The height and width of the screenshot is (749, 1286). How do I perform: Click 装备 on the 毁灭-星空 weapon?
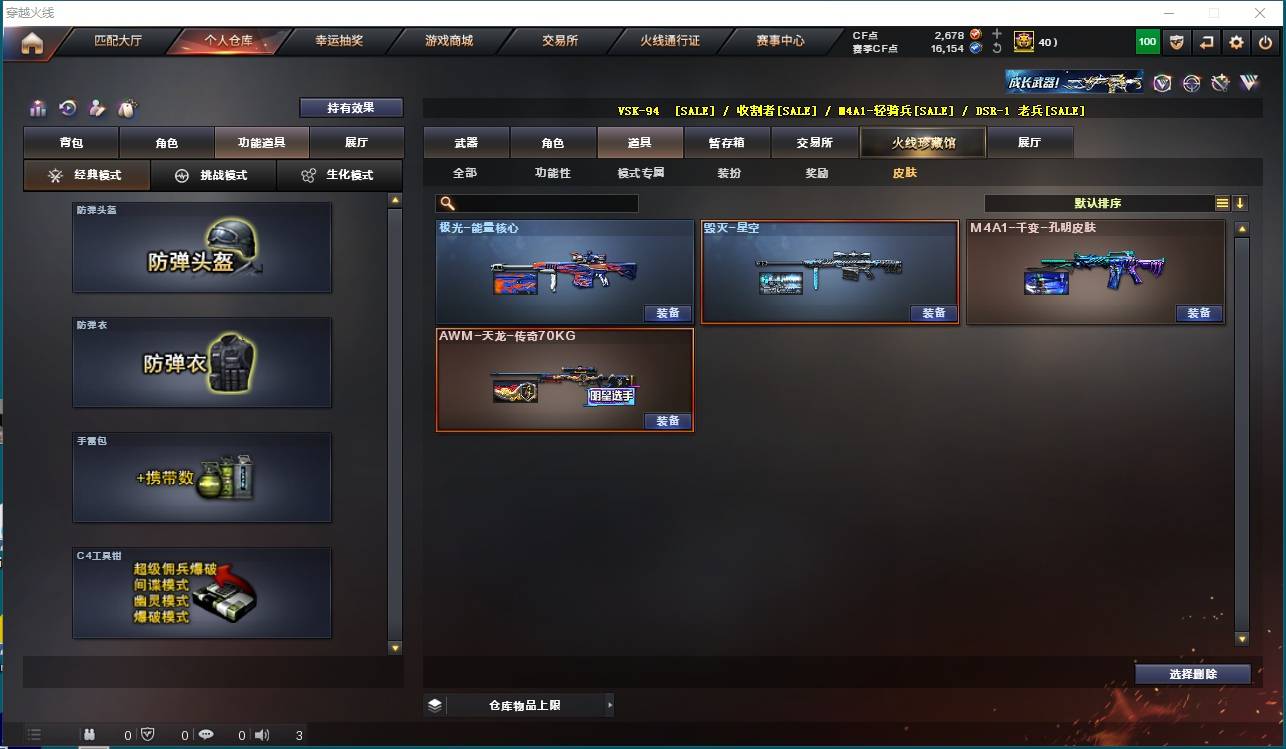[934, 313]
